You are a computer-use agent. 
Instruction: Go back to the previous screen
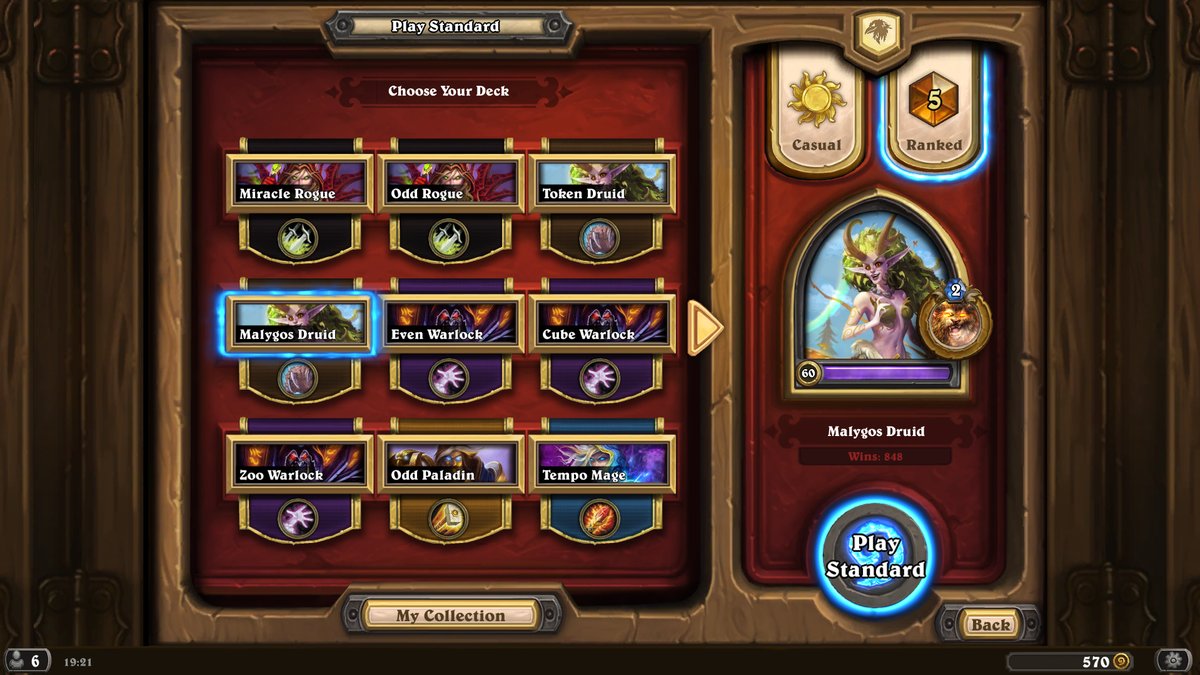click(x=990, y=625)
